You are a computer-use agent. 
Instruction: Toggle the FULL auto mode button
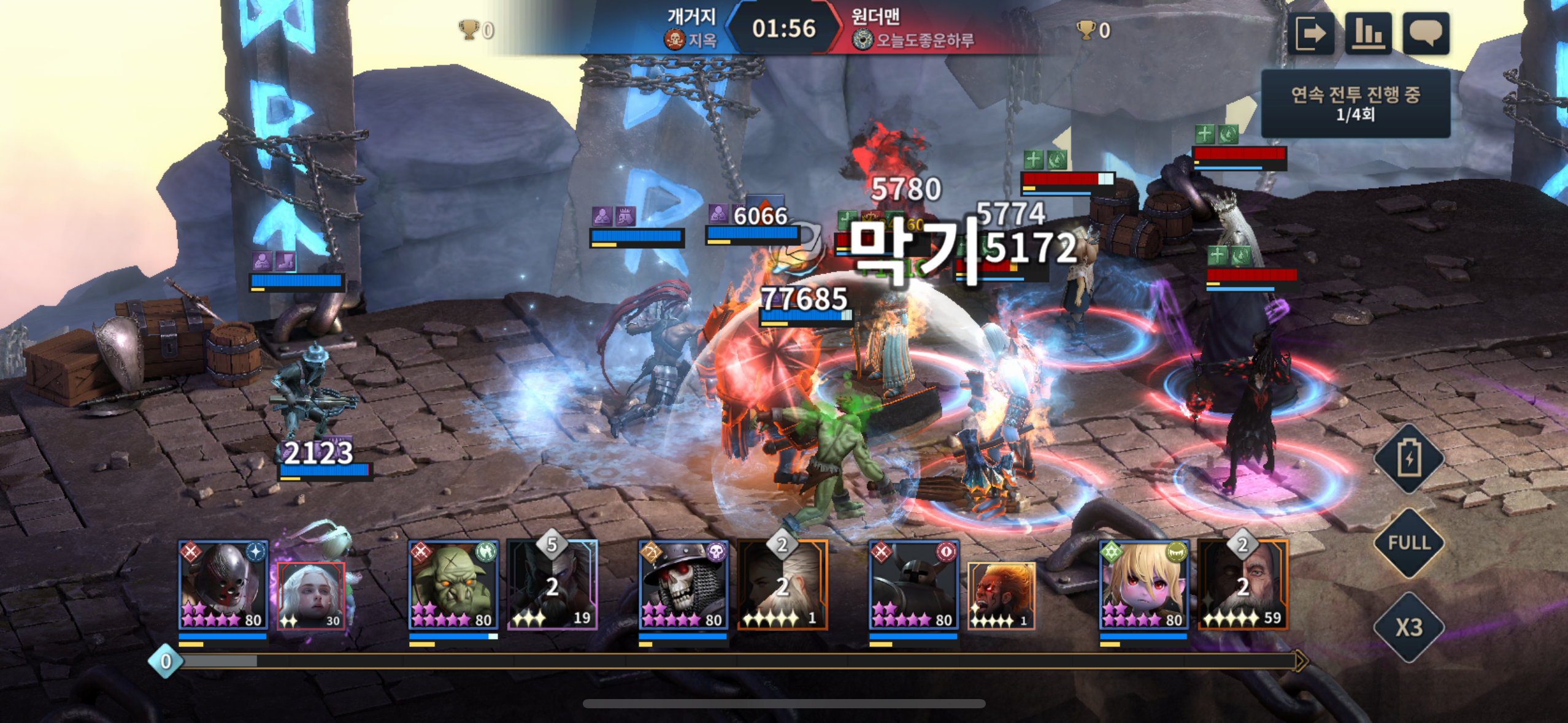pos(1409,543)
